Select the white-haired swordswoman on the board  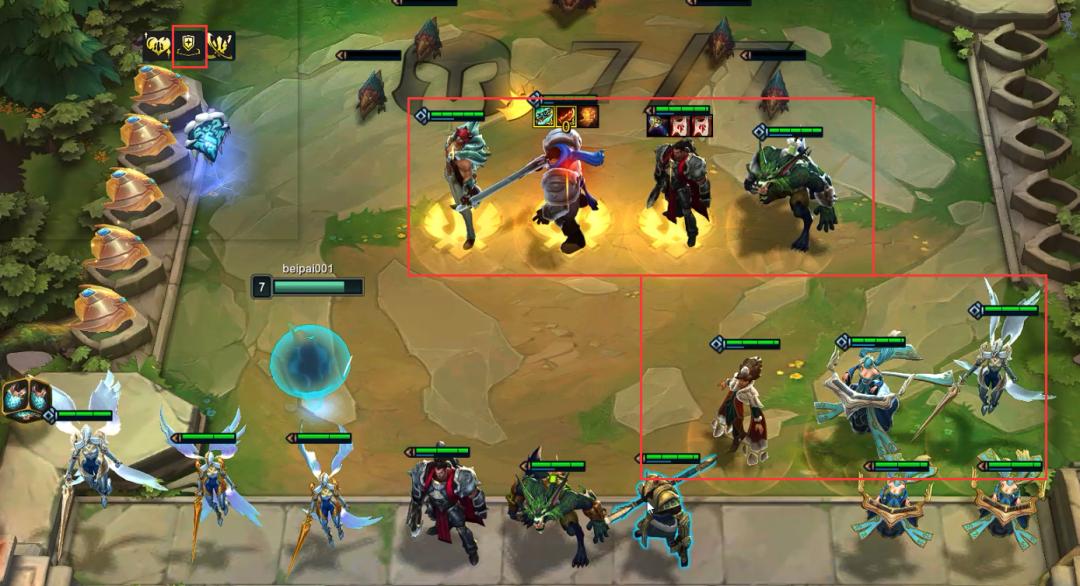463,185
